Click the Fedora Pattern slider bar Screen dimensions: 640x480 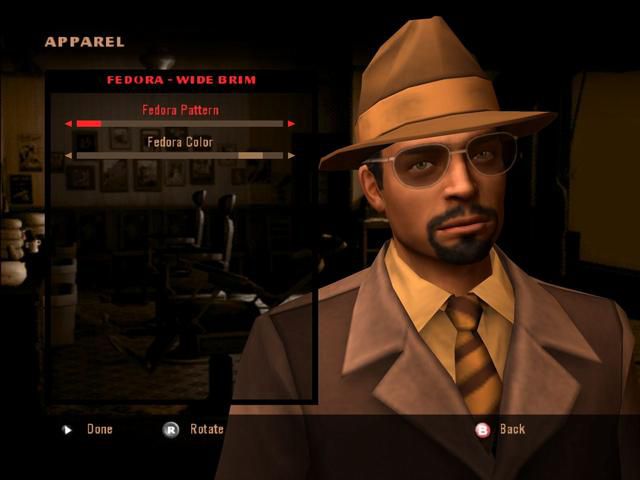(x=180, y=124)
